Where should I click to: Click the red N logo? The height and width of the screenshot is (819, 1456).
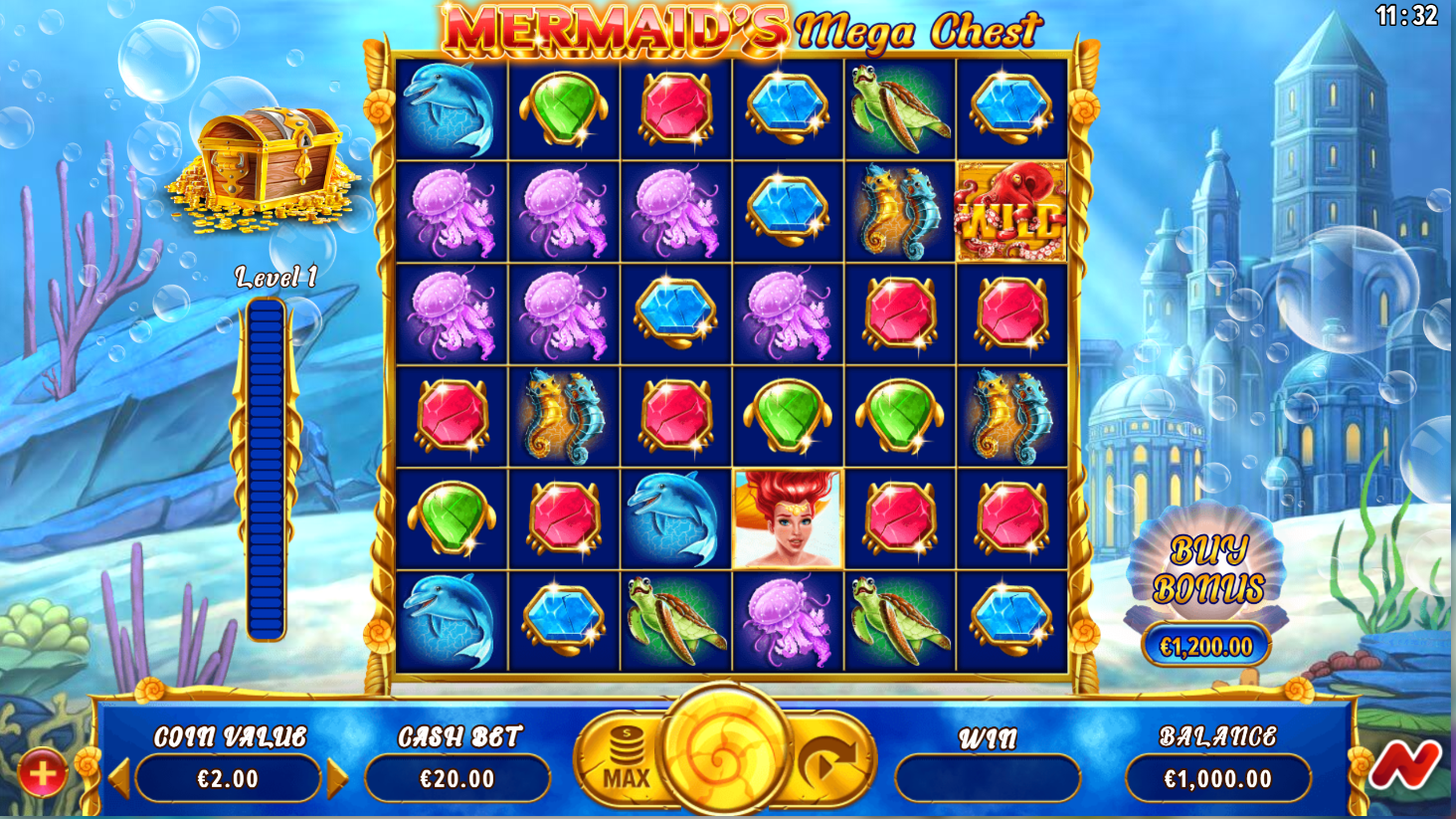tap(1403, 765)
